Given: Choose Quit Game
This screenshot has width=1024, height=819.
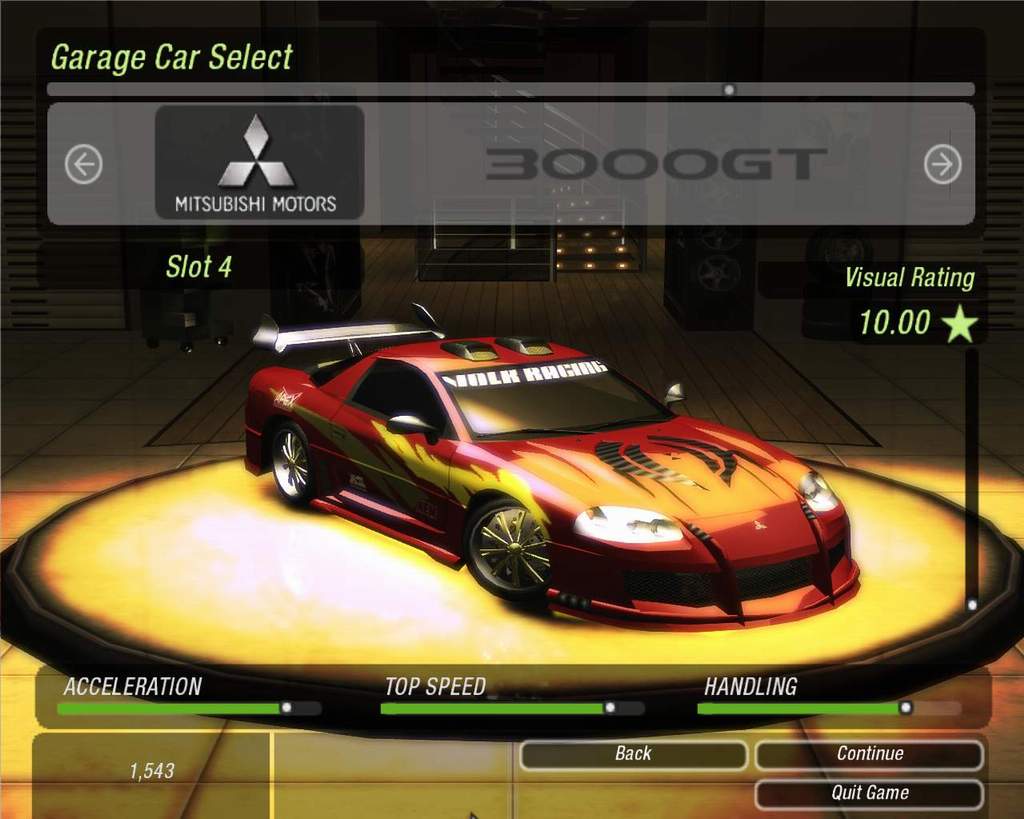Looking at the screenshot, I should click(869, 793).
